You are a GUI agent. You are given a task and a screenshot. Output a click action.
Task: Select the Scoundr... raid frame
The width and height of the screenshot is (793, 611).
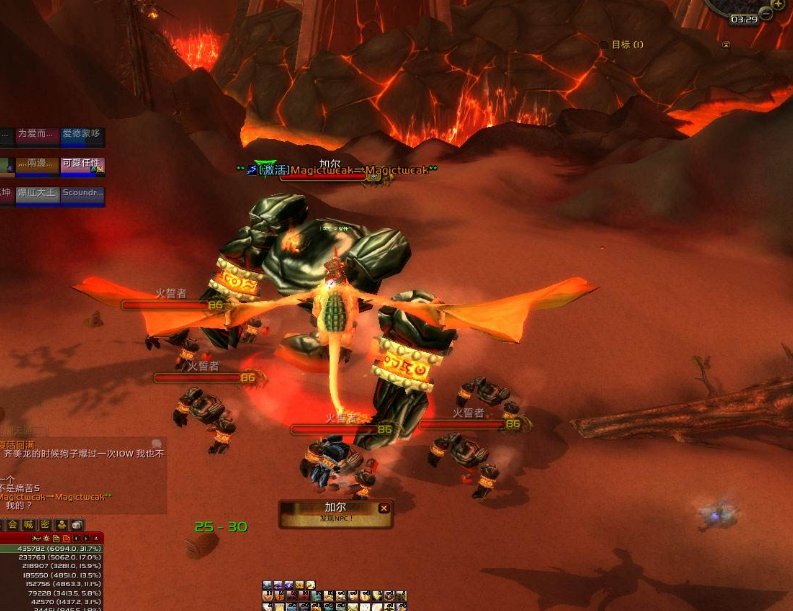pyautogui.click(x=82, y=195)
